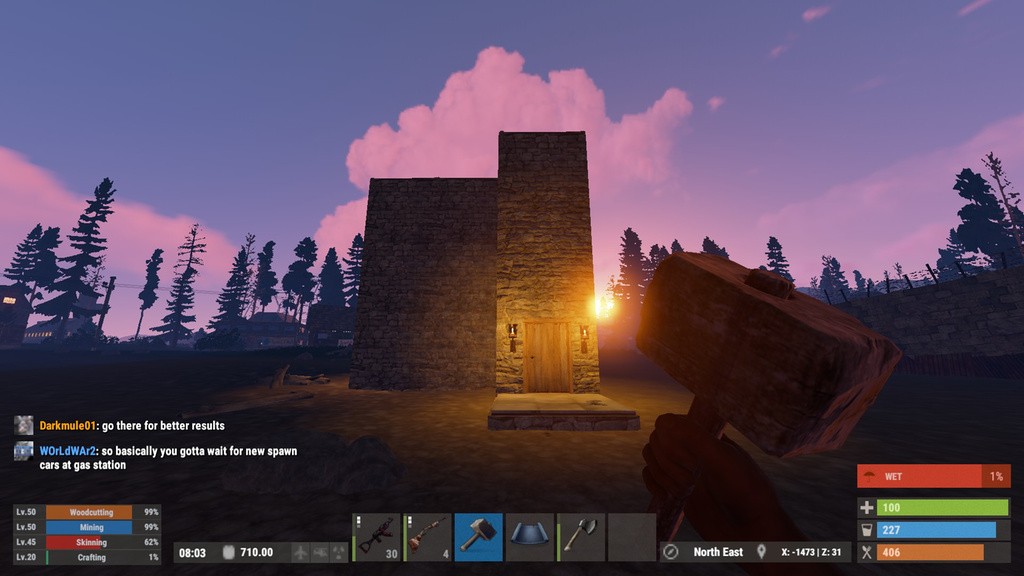This screenshot has width=1024, height=576.
Task: Click the compass icon beside North East
Action: tap(672, 552)
